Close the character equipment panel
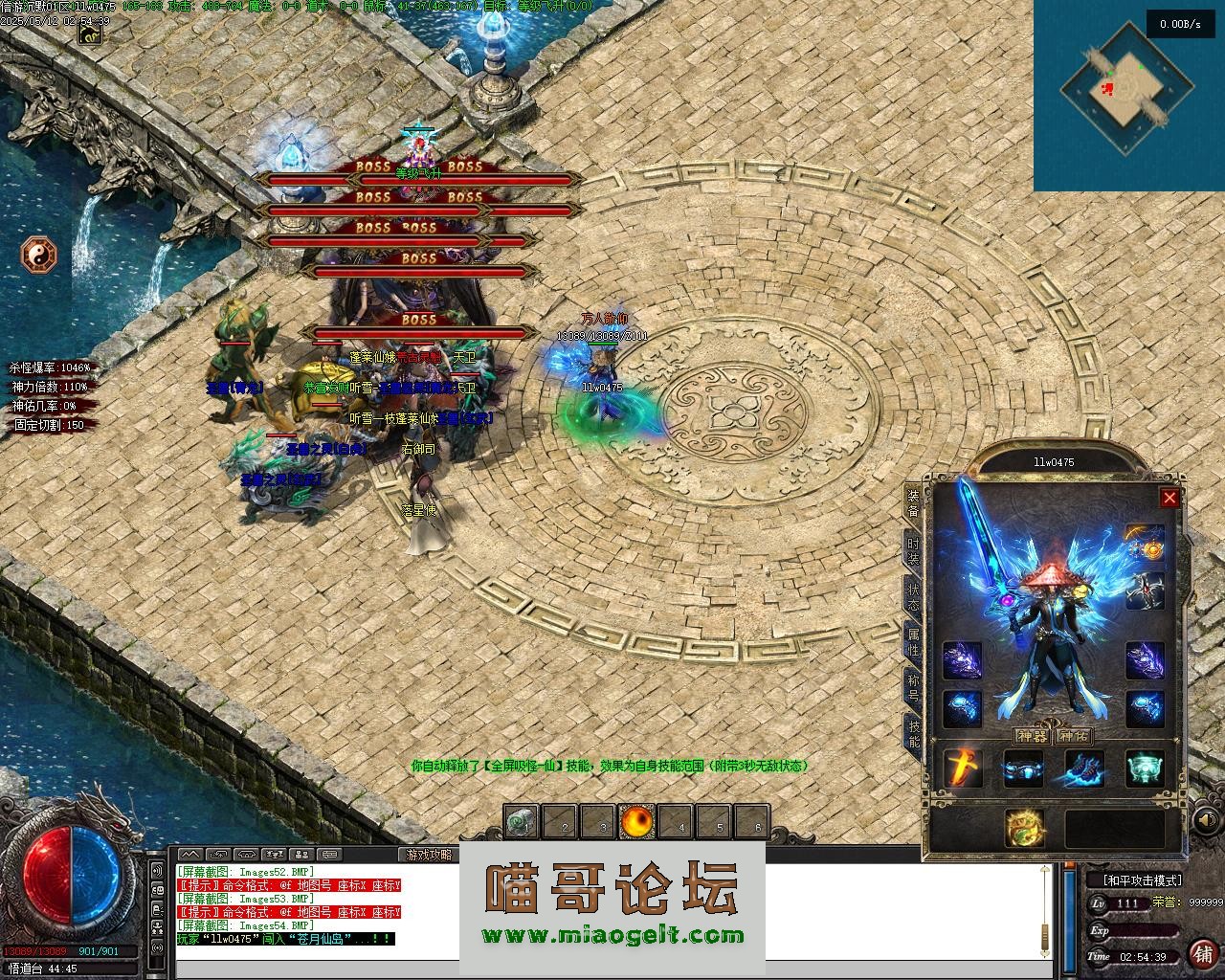This screenshot has height=980, width=1225. (x=1169, y=498)
